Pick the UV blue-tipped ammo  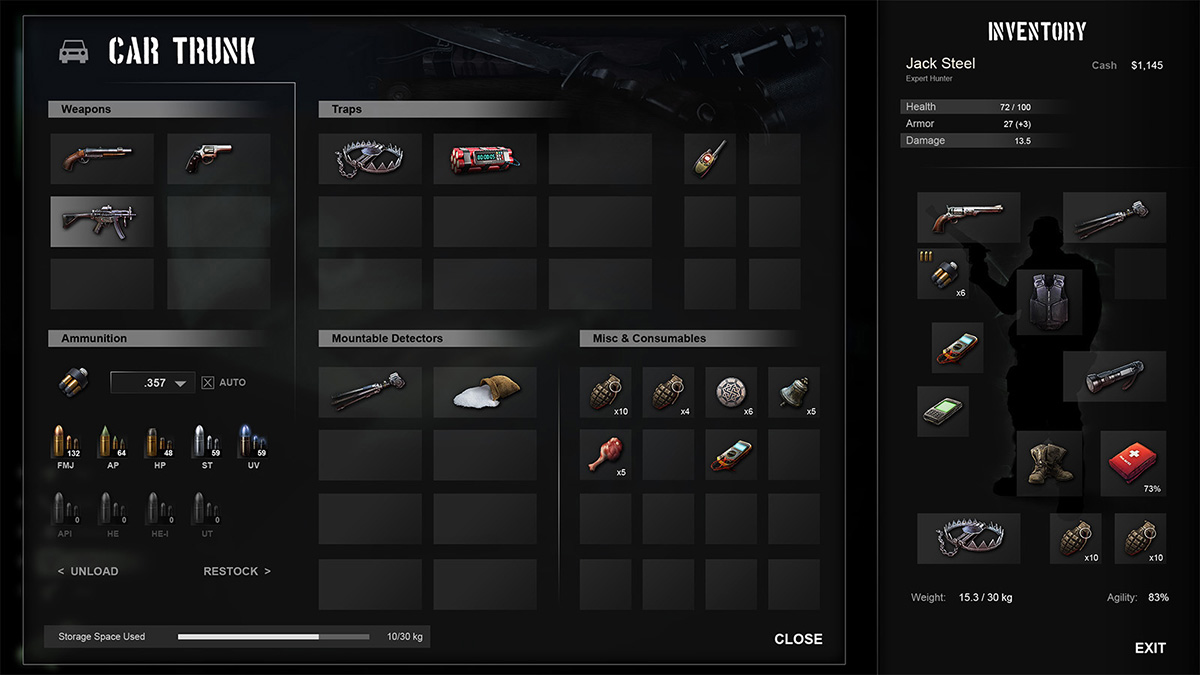[252, 443]
